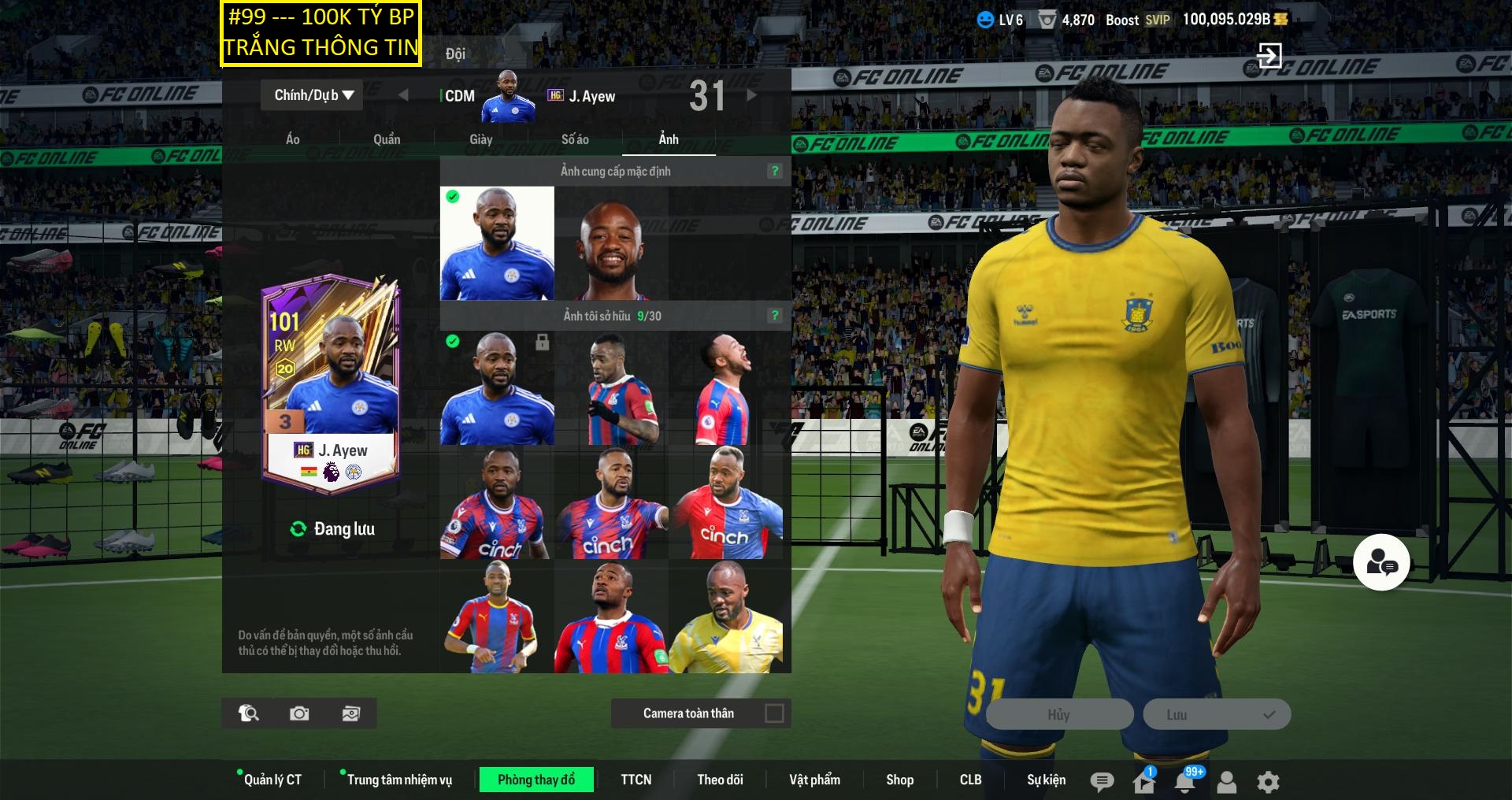
Task: Switch to the Quần tab
Action: coord(387,139)
